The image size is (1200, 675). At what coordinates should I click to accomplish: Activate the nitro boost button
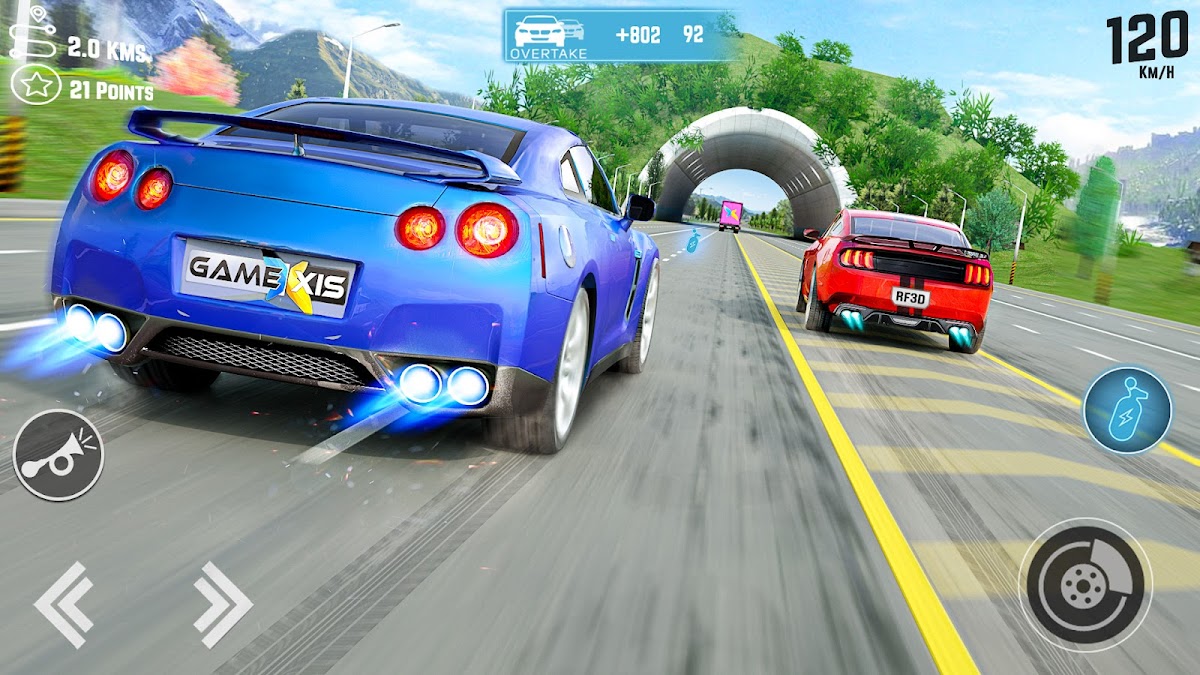tap(1127, 409)
